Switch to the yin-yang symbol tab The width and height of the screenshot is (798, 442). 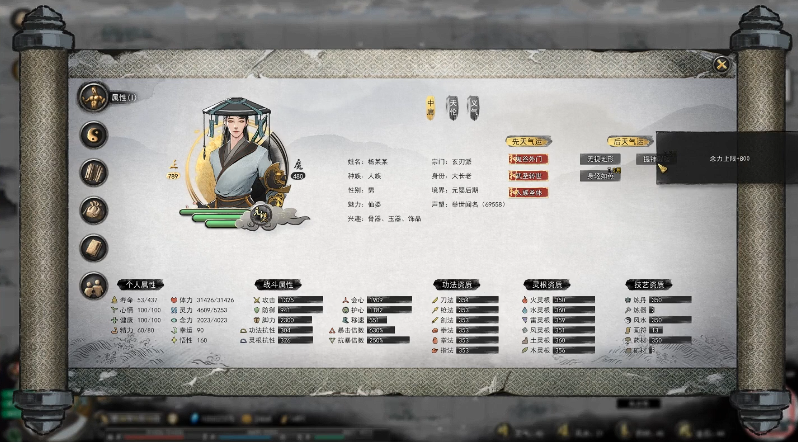click(x=94, y=134)
